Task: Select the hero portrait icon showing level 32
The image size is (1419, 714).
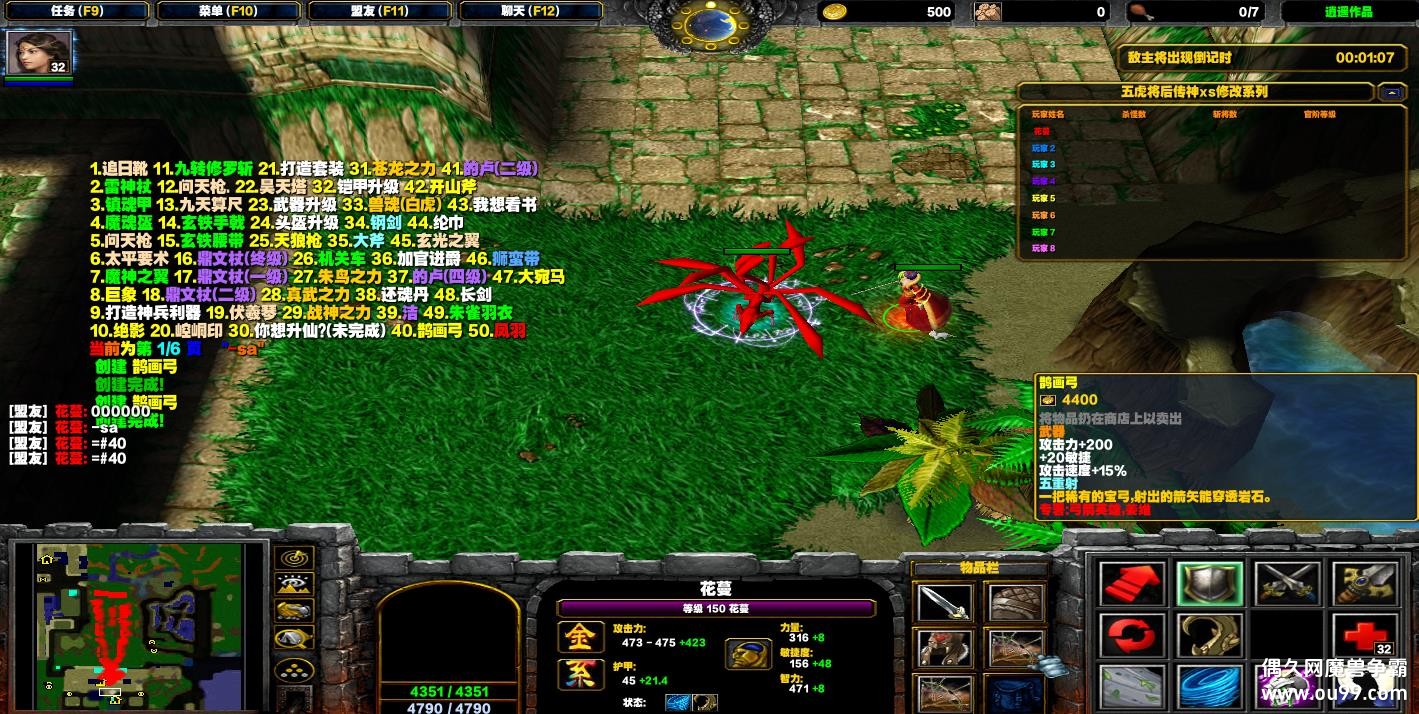Action: pyautogui.click(x=40, y=53)
